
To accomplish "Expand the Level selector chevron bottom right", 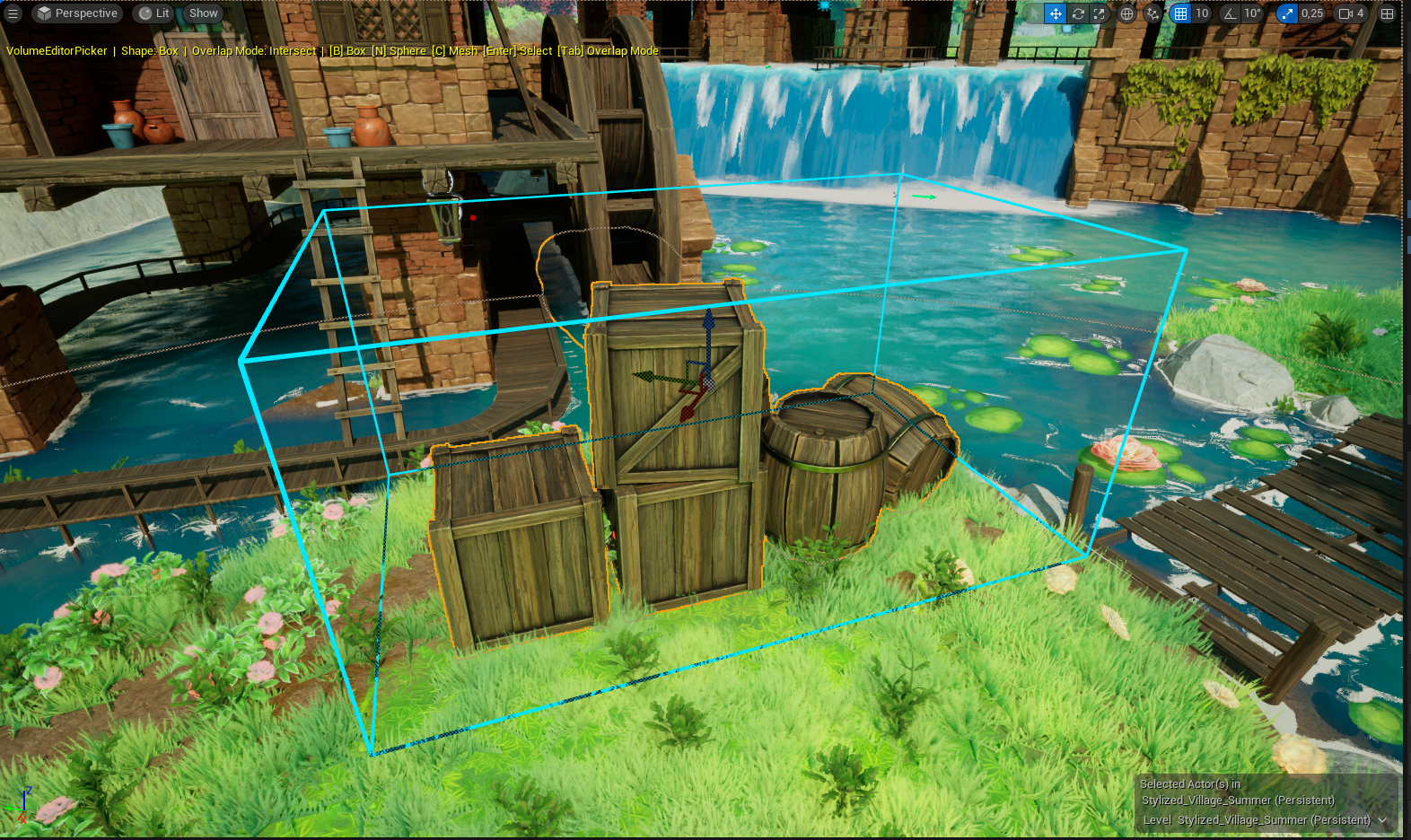I will tap(1383, 819).
